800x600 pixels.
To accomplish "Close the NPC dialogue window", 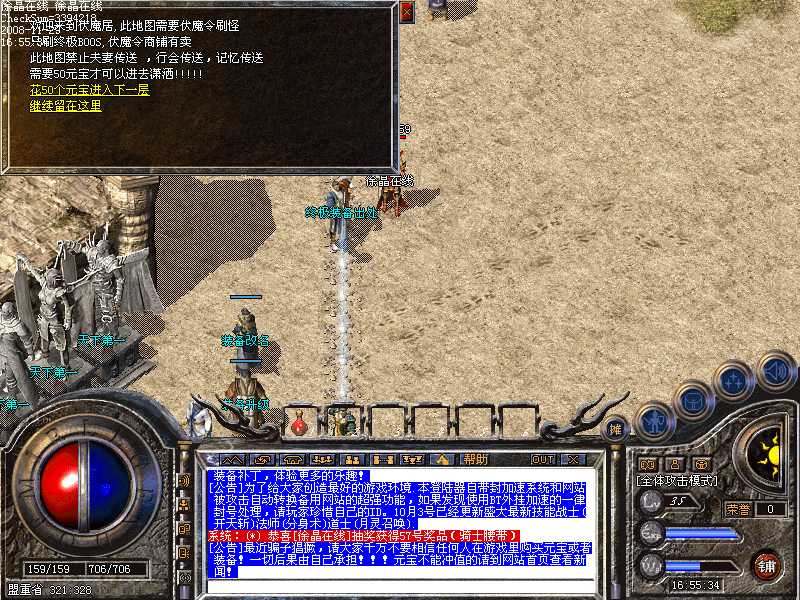I will [x=406, y=13].
